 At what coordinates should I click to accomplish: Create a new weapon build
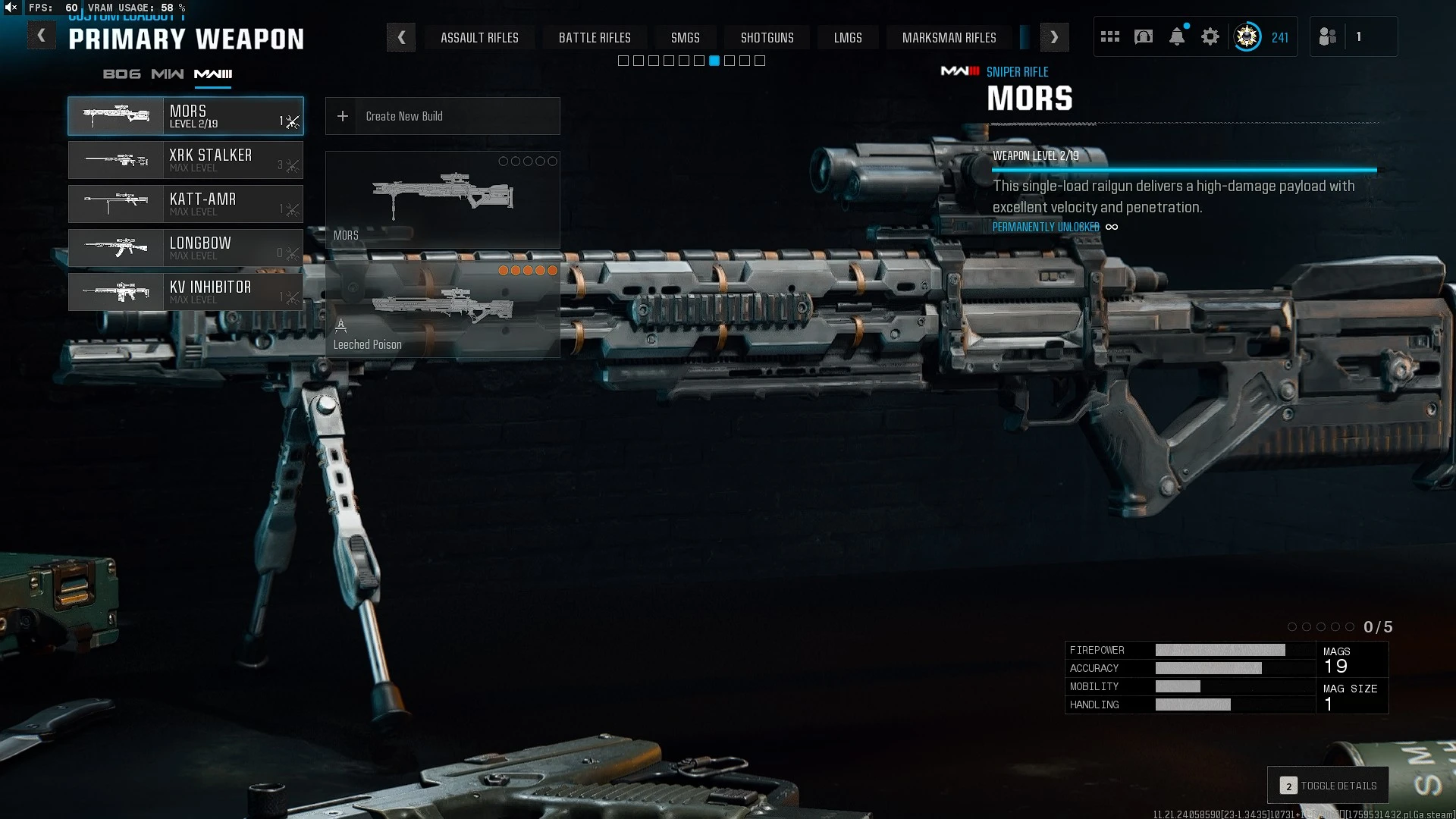(442, 116)
